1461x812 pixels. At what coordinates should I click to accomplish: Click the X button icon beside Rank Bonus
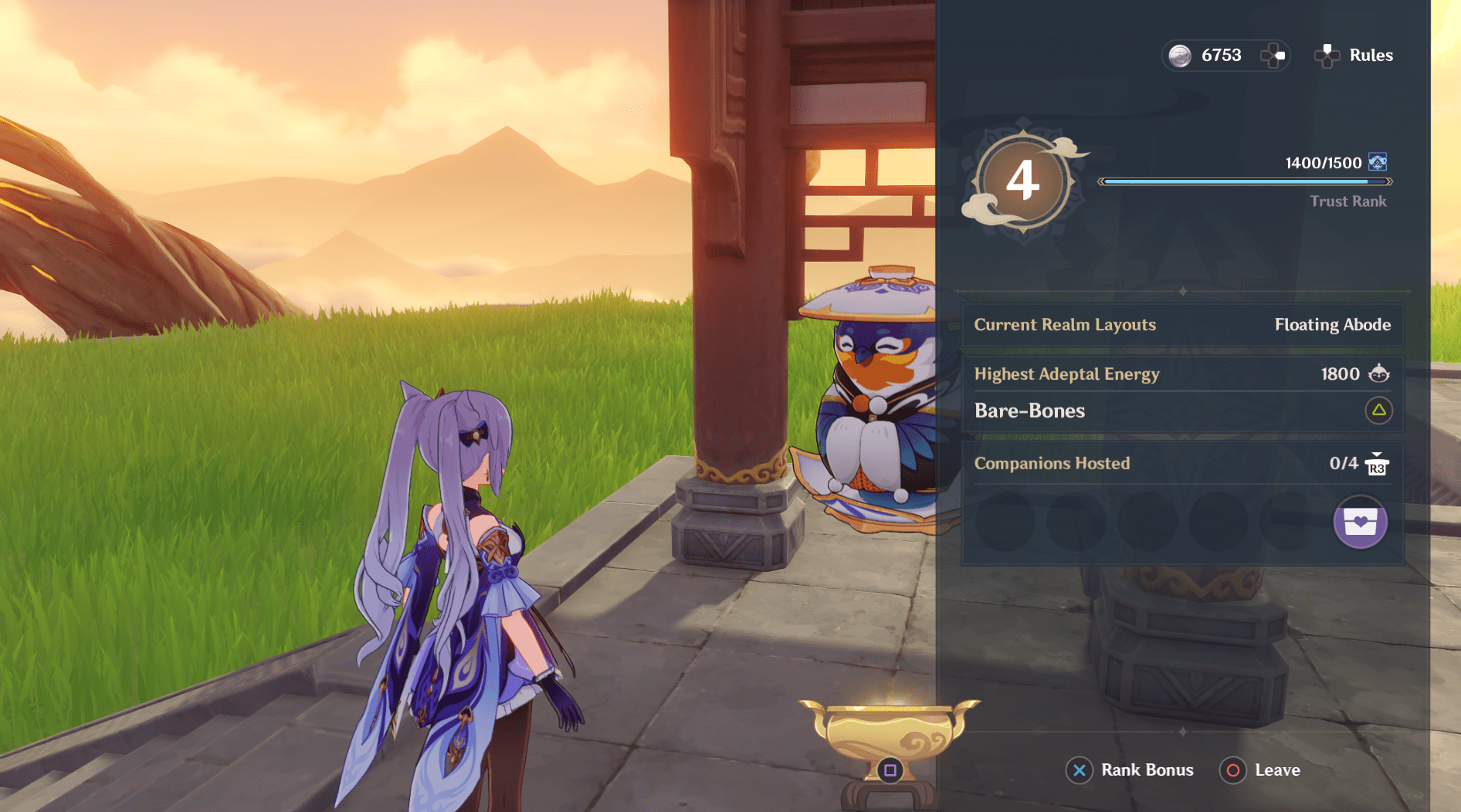pyautogui.click(x=1079, y=770)
